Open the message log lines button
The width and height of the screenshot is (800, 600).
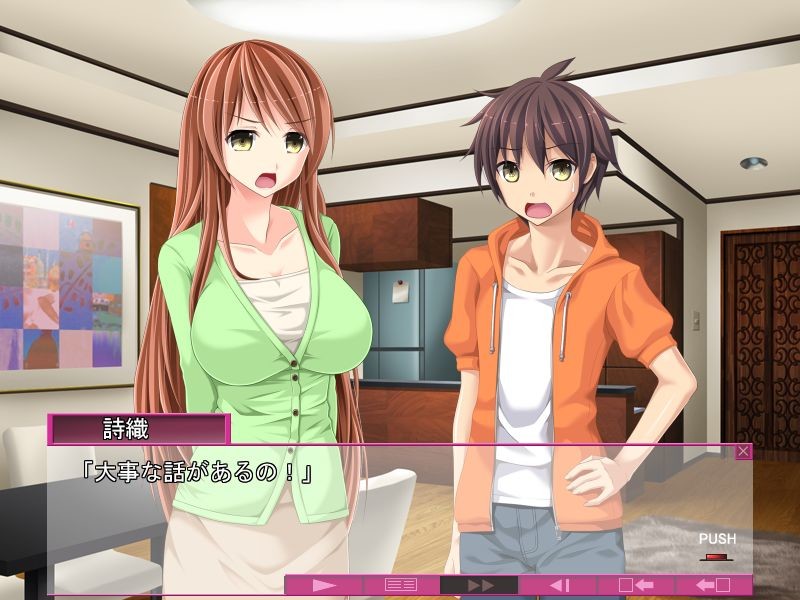[x=401, y=585]
